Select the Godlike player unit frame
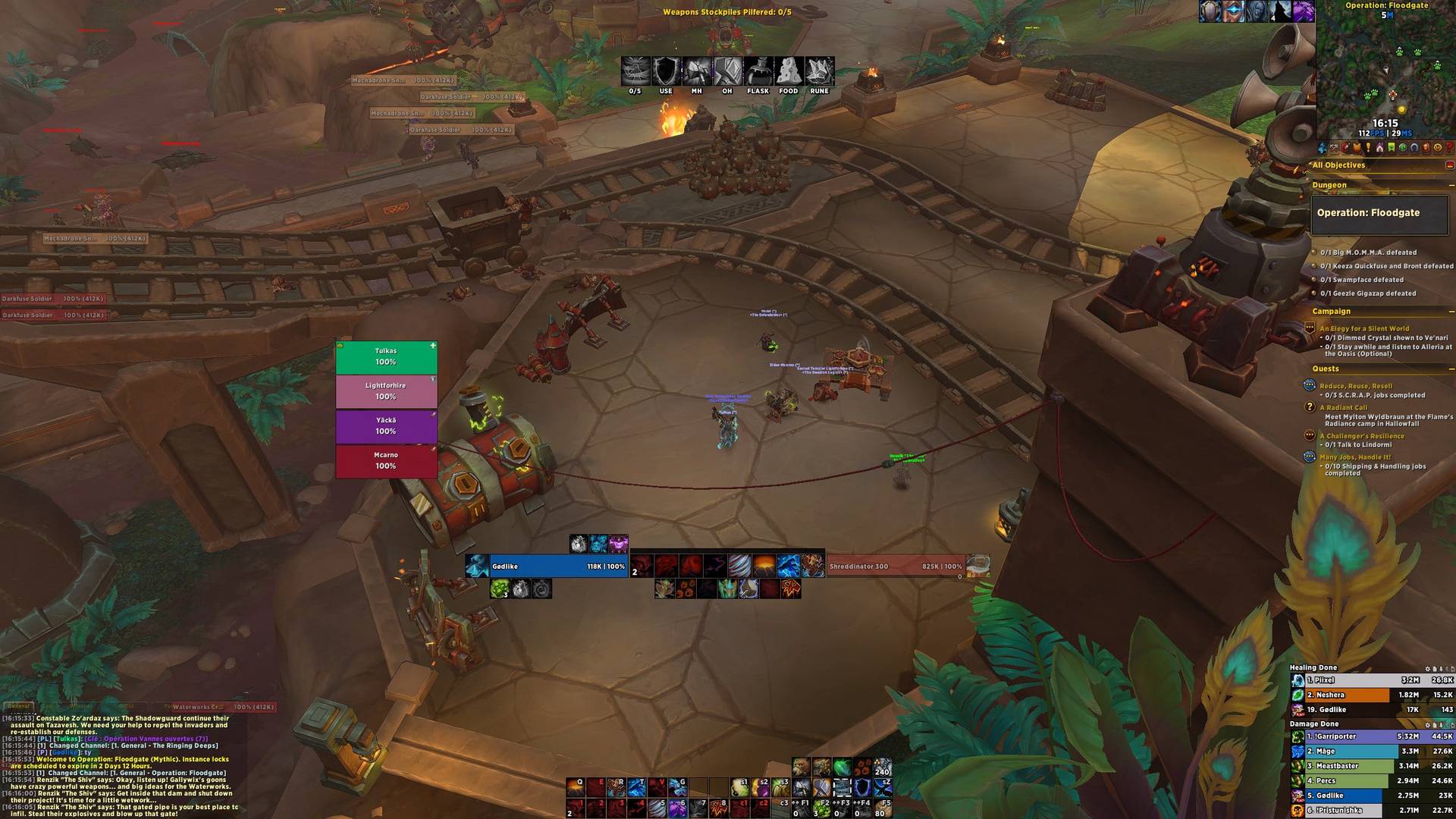The height and width of the screenshot is (819, 1456). [546, 566]
